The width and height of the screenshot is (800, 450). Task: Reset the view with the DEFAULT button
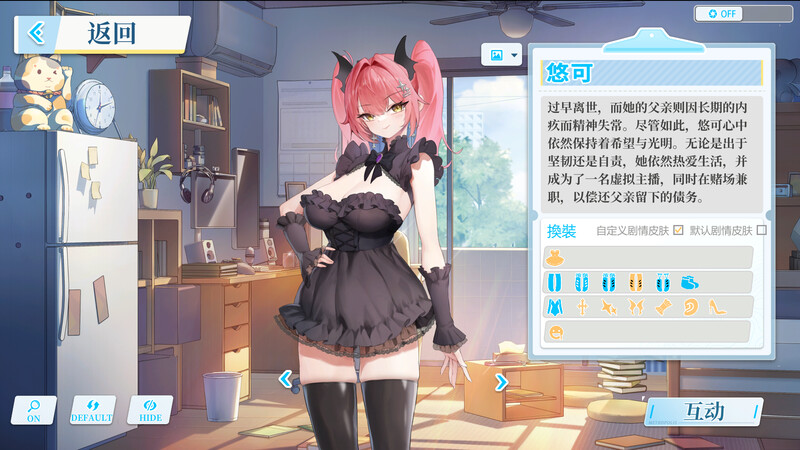[x=92, y=410]
